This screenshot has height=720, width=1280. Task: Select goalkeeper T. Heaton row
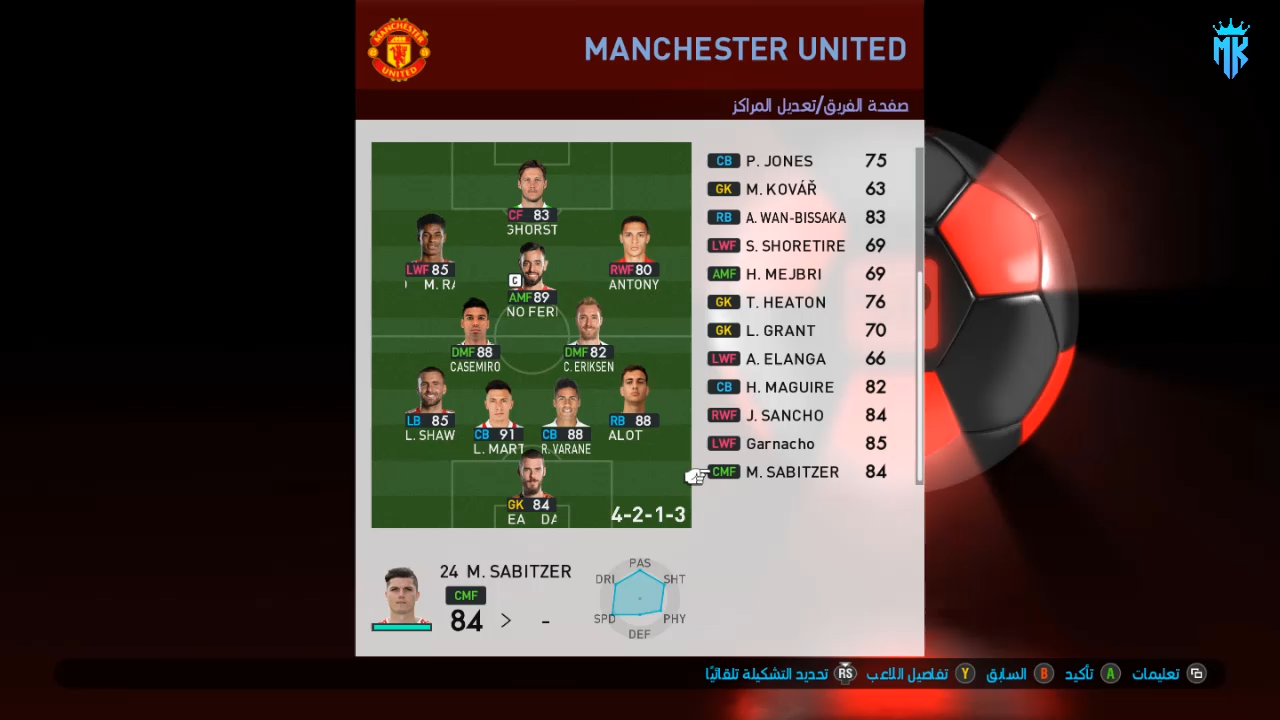(797, 302)
